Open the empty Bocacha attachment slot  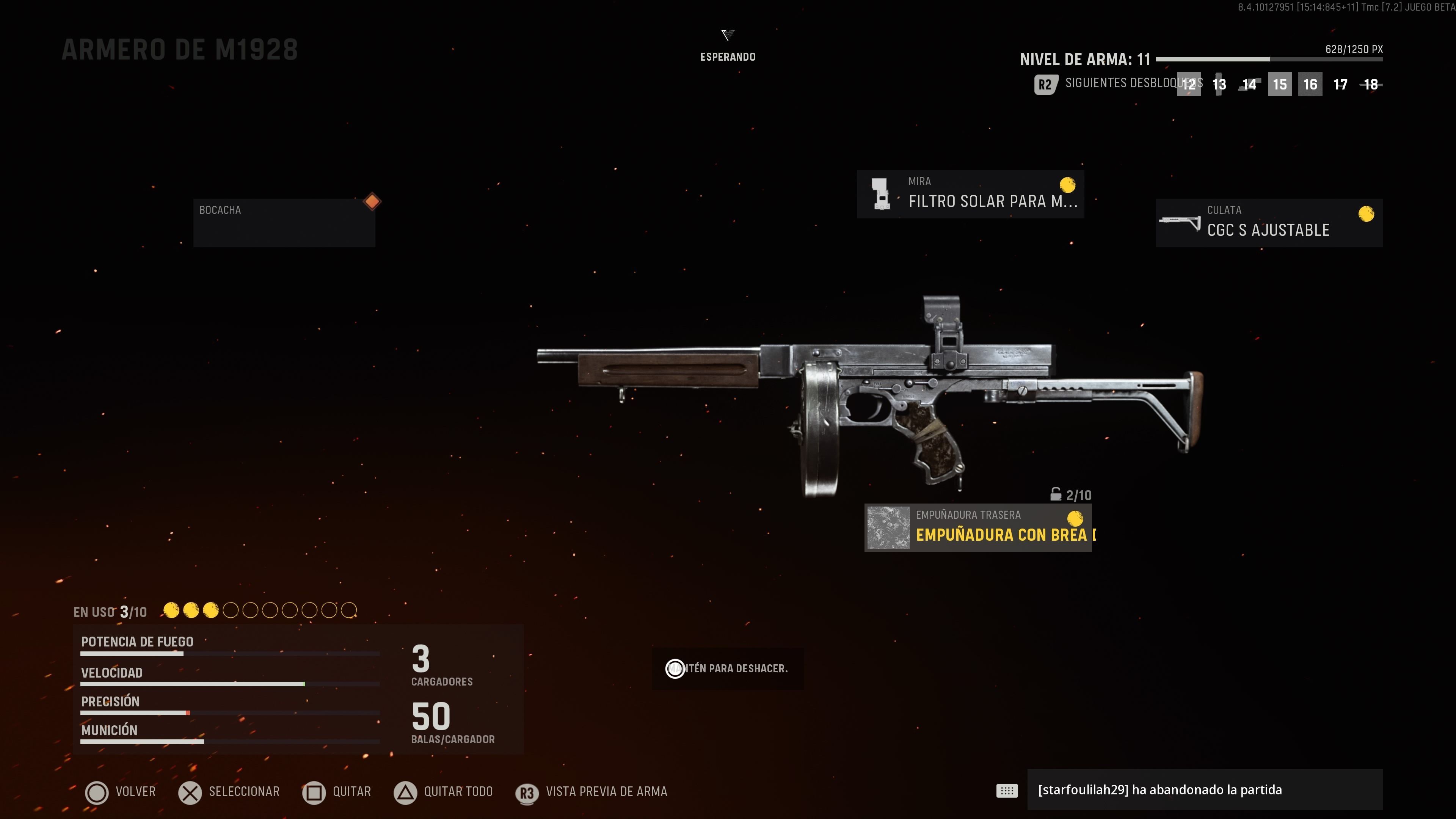point(284,222)
